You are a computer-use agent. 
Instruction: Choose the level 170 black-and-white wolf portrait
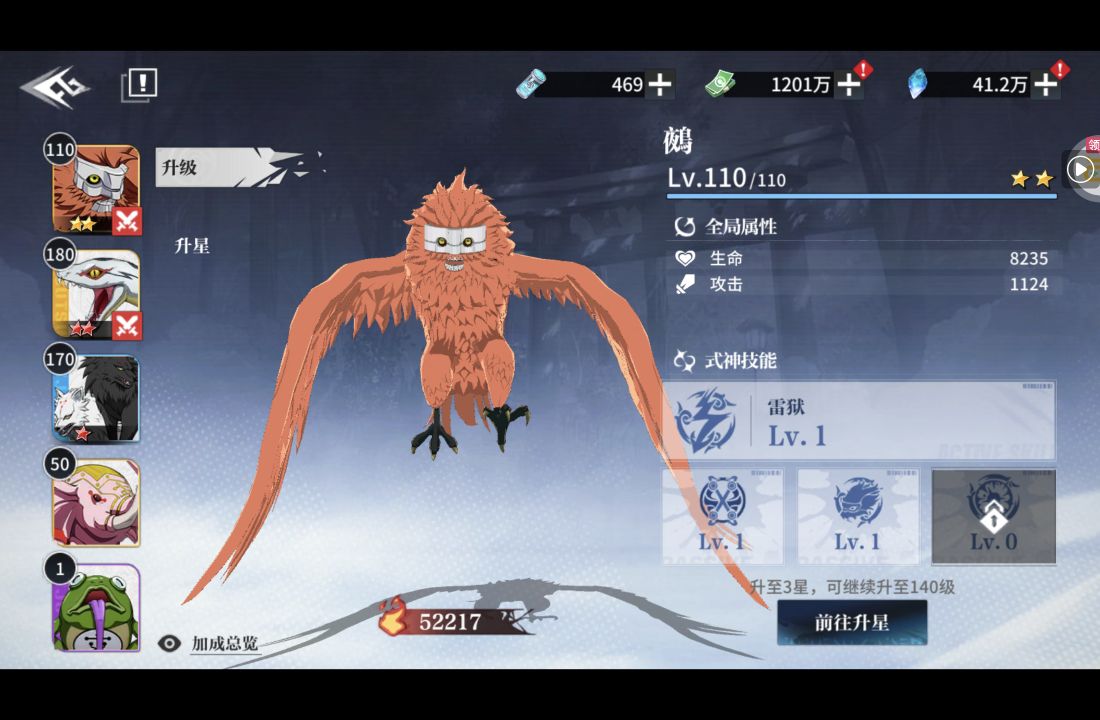(96, 398)
